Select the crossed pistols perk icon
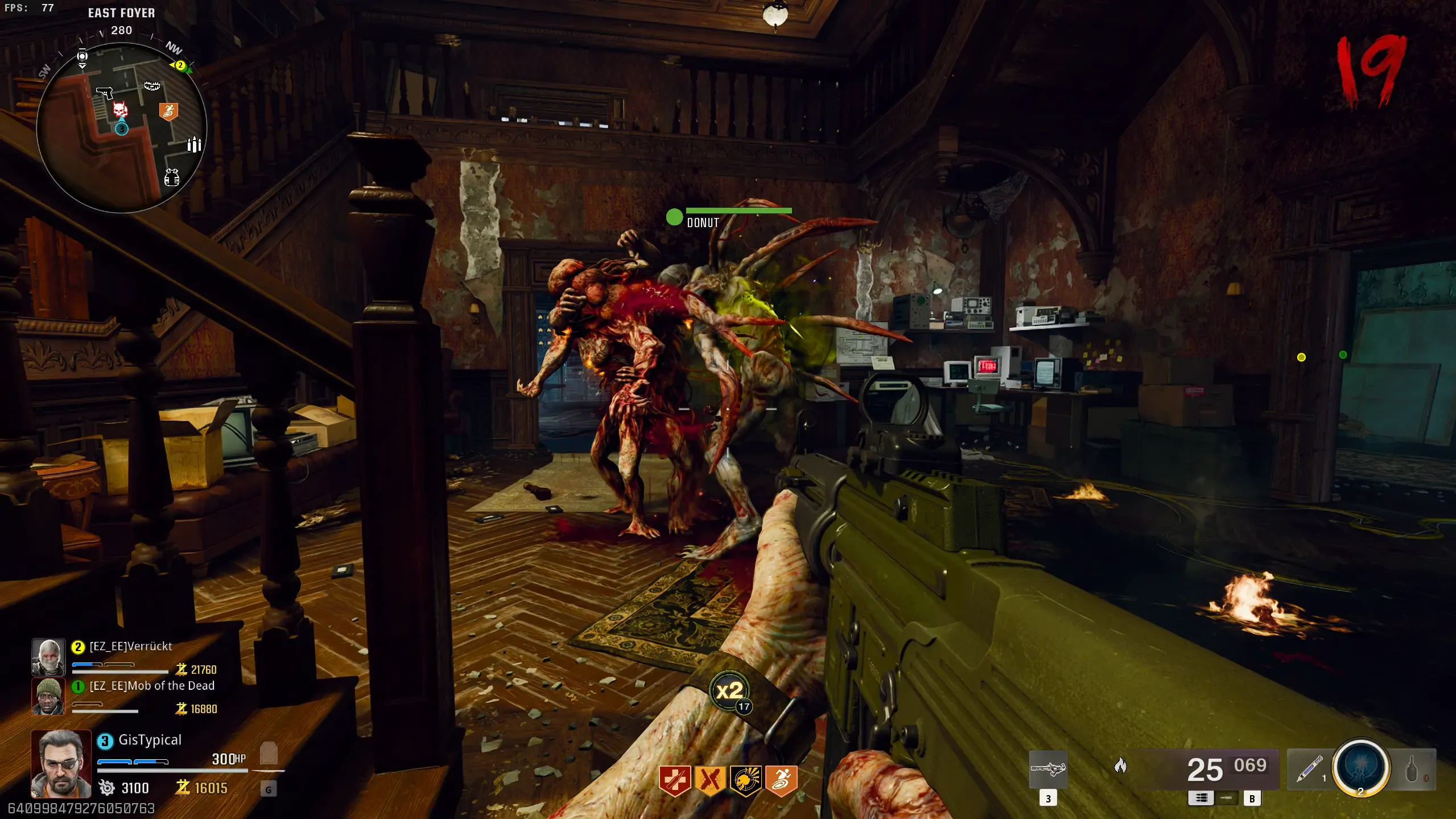 (x=710, y=780)
